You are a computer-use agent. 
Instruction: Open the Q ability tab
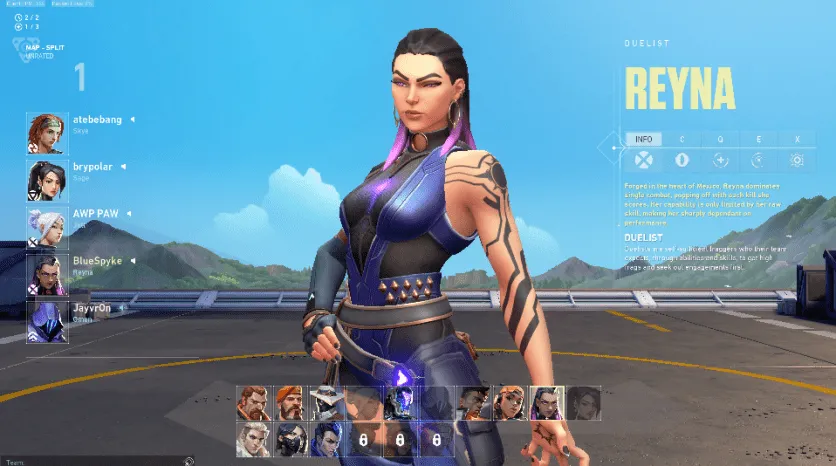(720, 139)
